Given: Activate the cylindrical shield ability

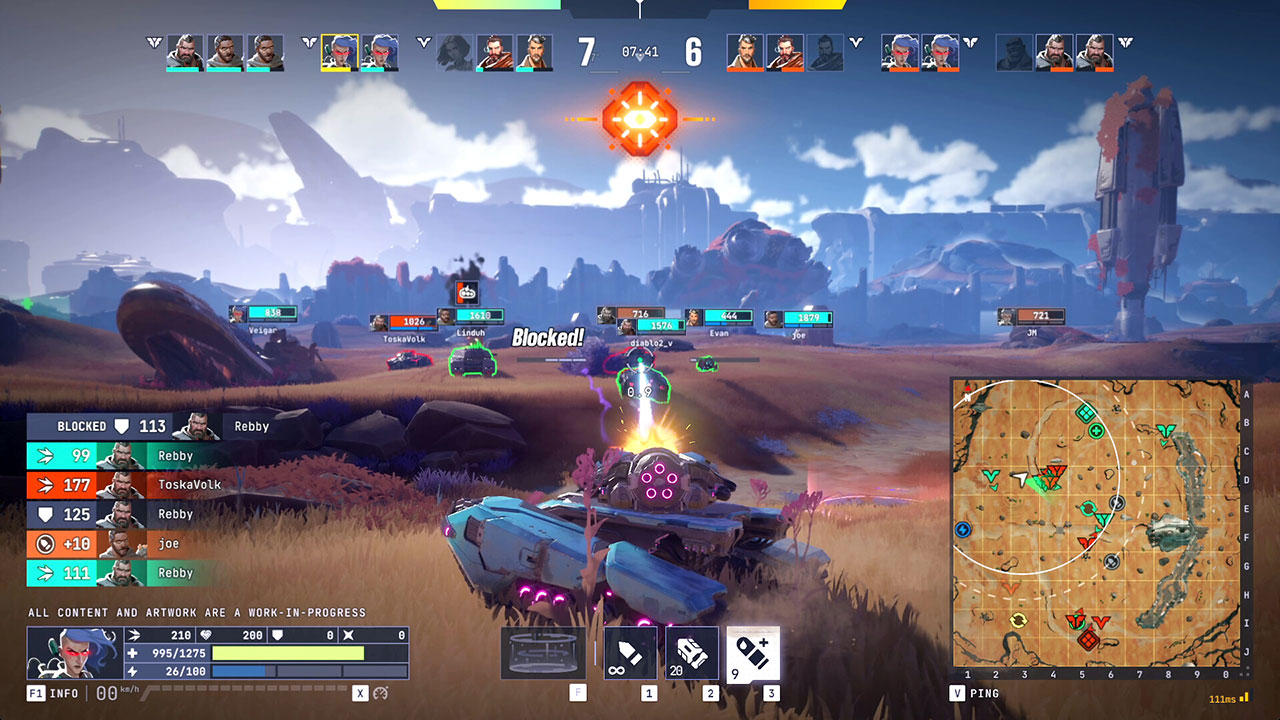Looking at the screenshot, I should [543, 653].
